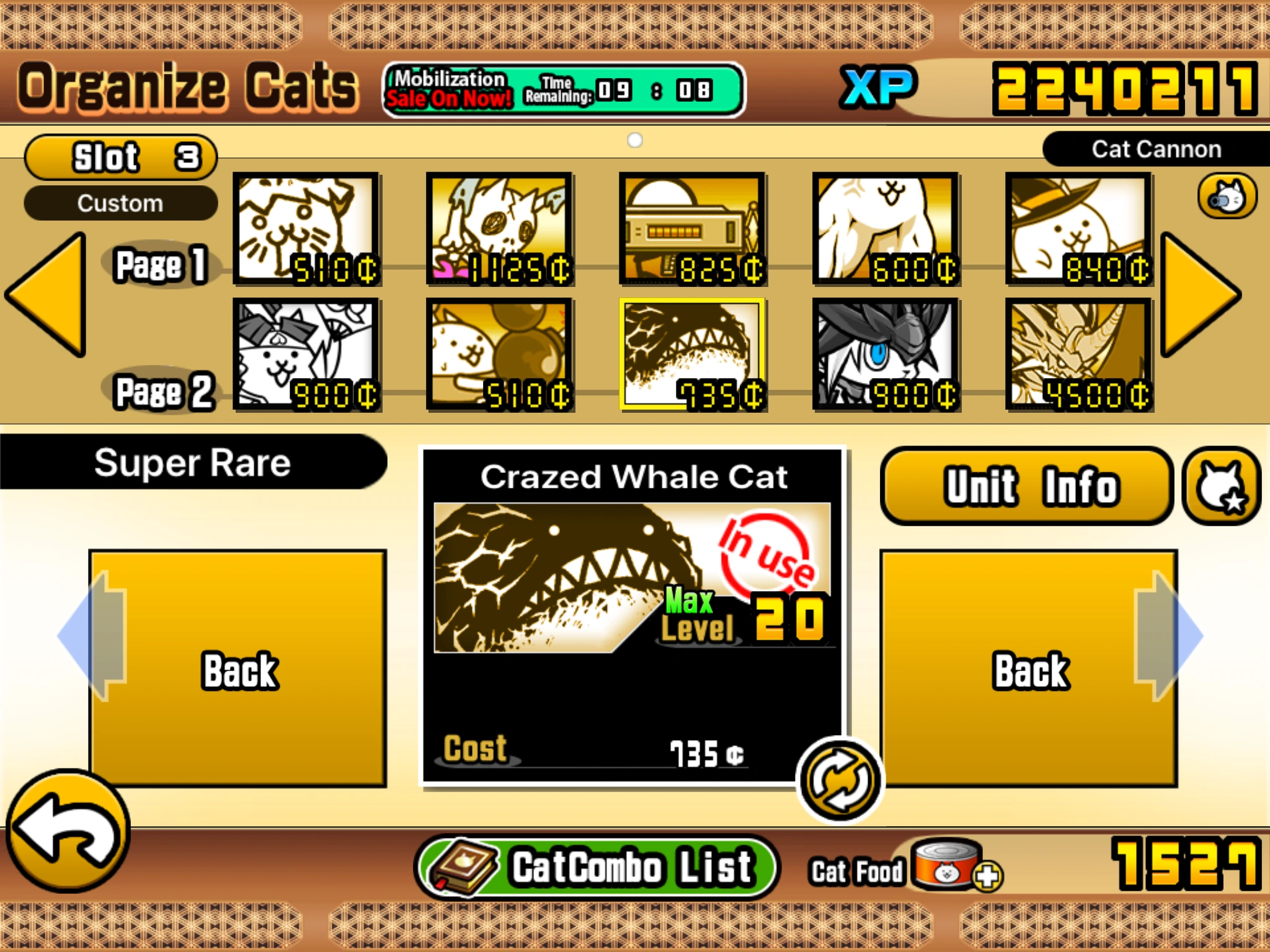This screenshot has height=952, width=1270.
Task: Switch to the Slot 3 selector
Action: point(121,157)
